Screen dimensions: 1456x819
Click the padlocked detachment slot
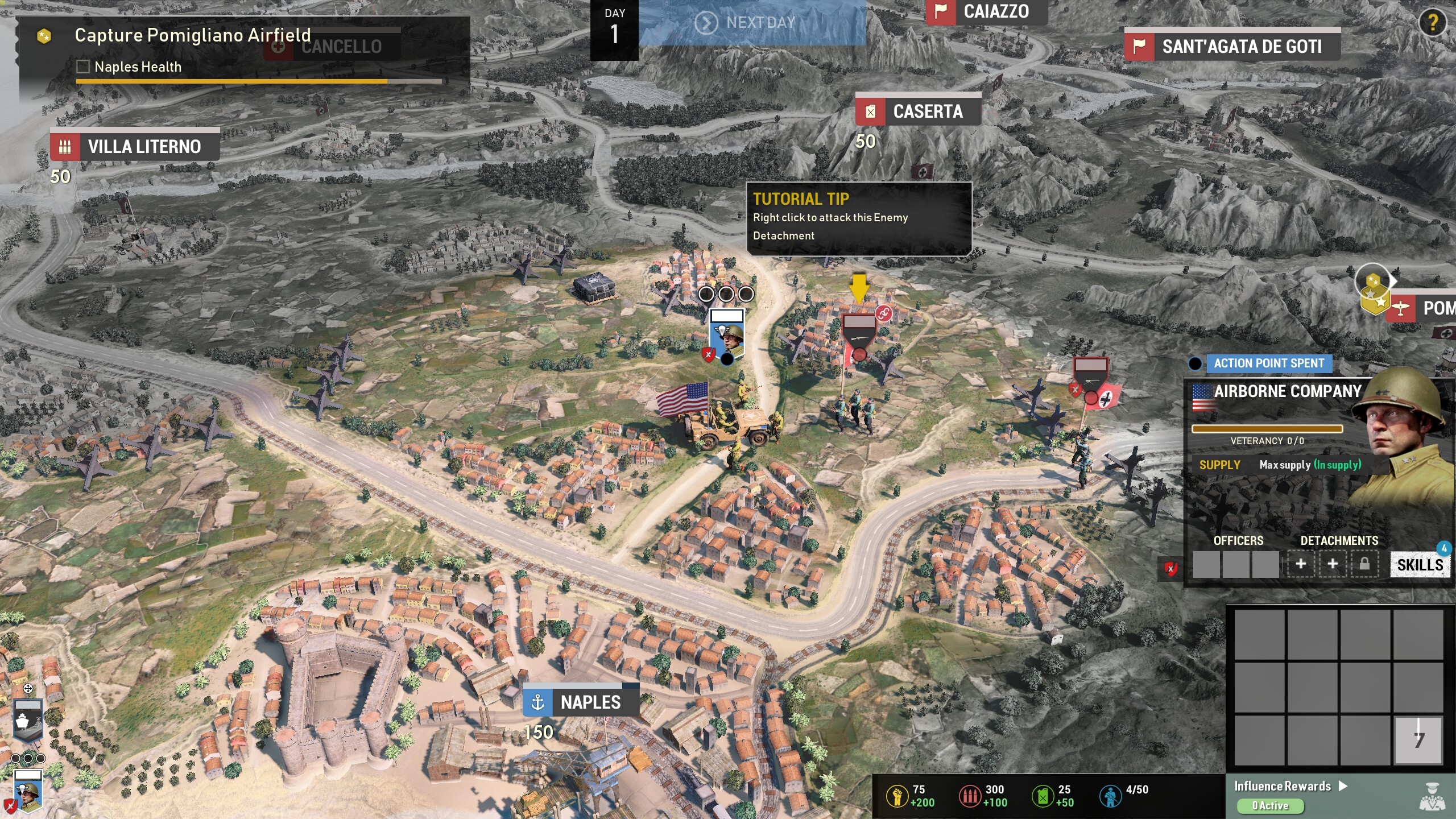1364,564
